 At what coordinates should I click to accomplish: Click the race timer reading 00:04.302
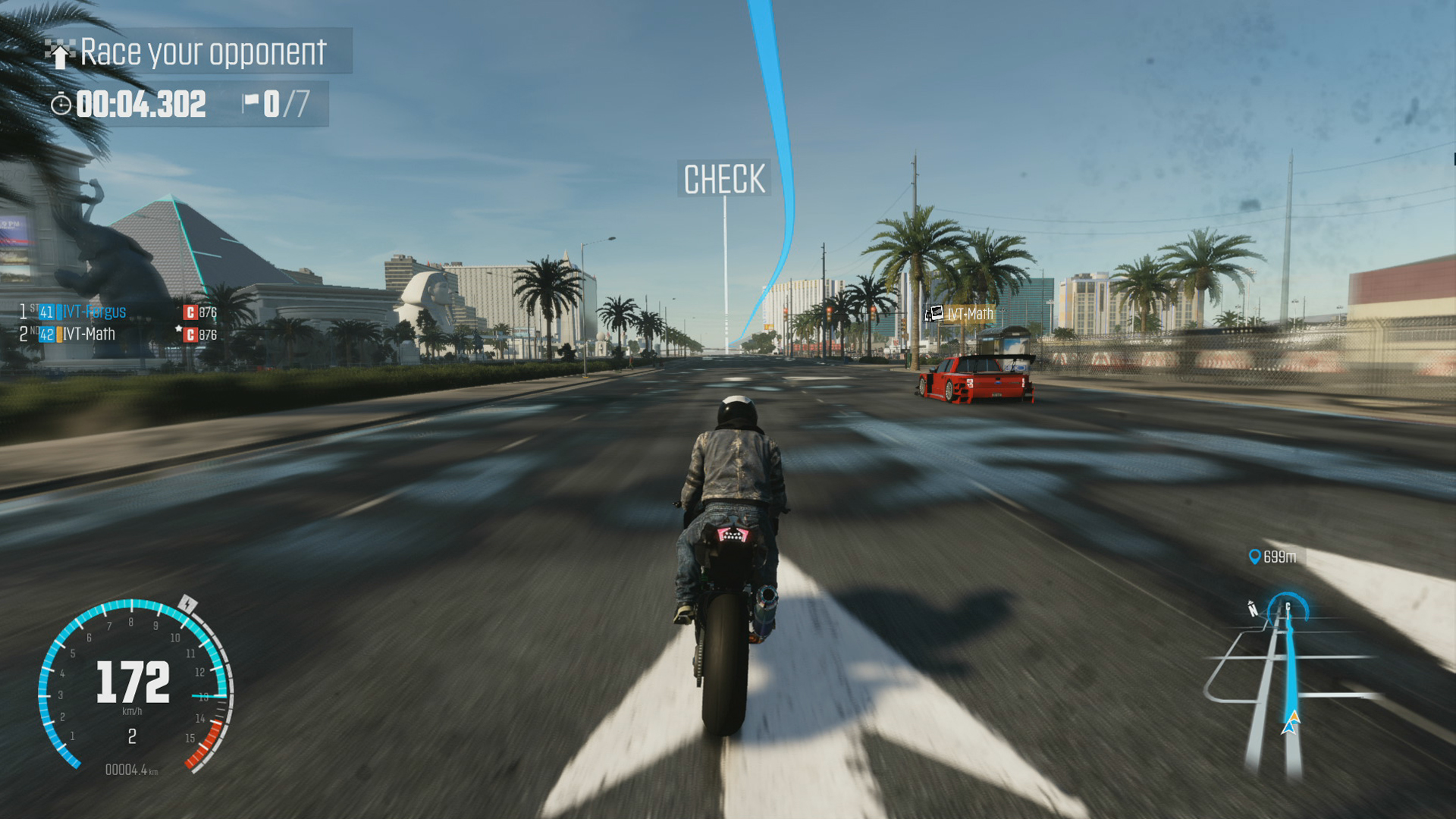(x=143, y=105)
